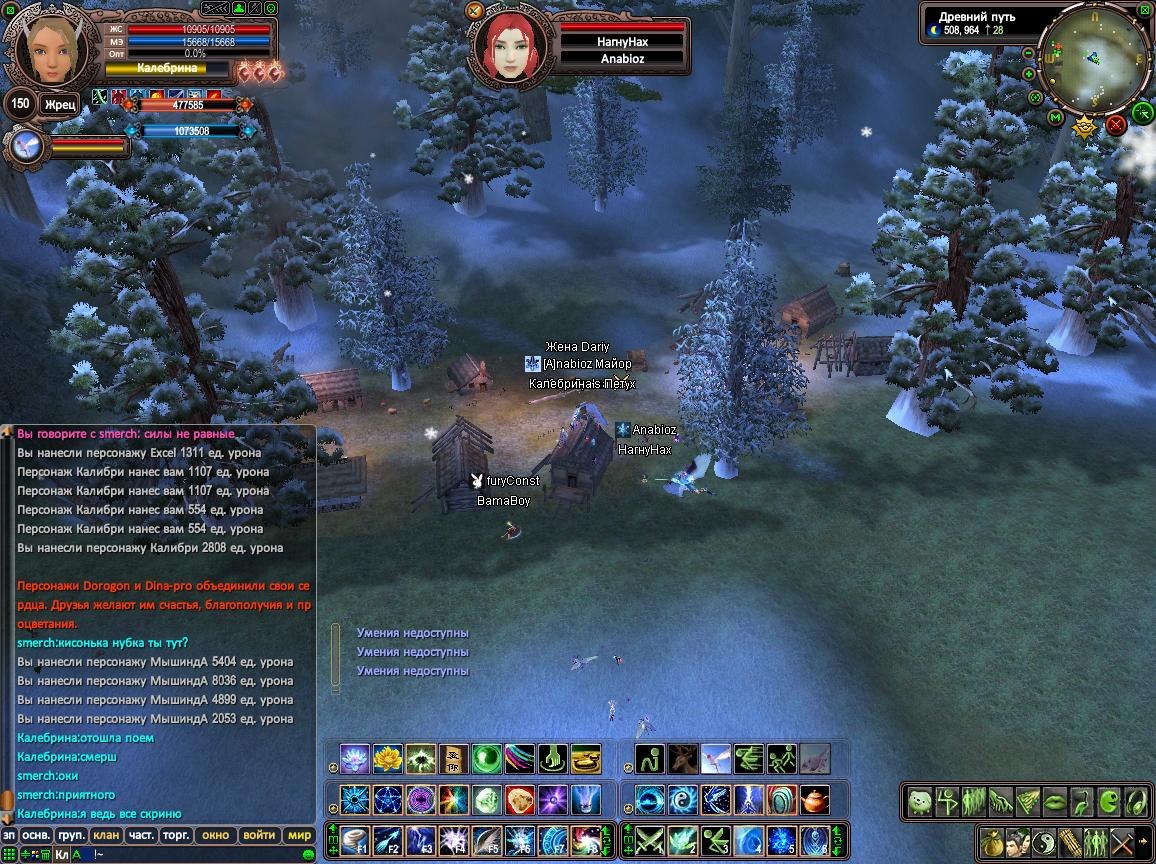The width and height of the screenshot is (1156, 864).
Task: Use the crossed swords skill in slot 1
Action: coord(651,840)
